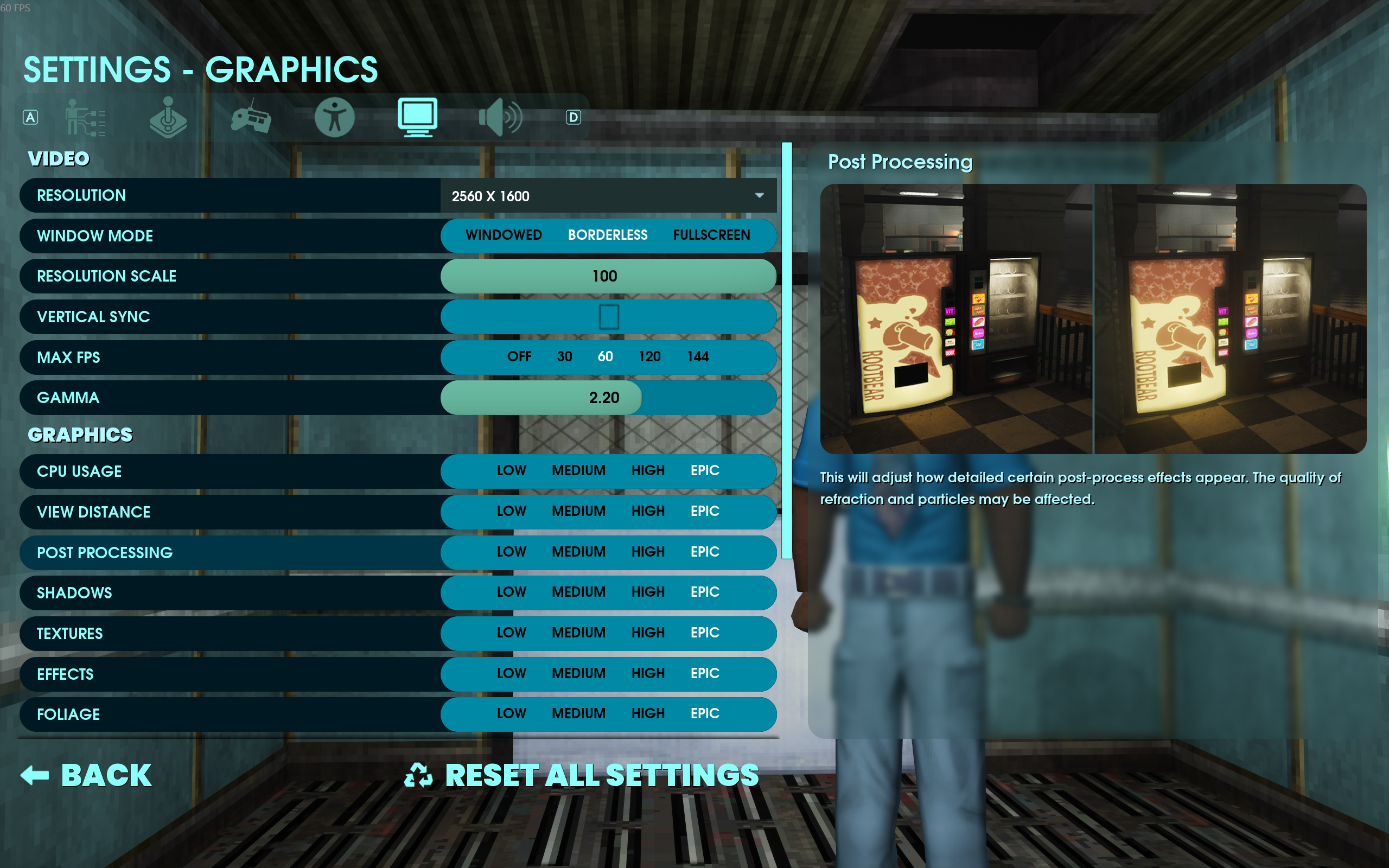Click the Resolution Scale slider
The image size is (1389, 868).
click(608, 276)
